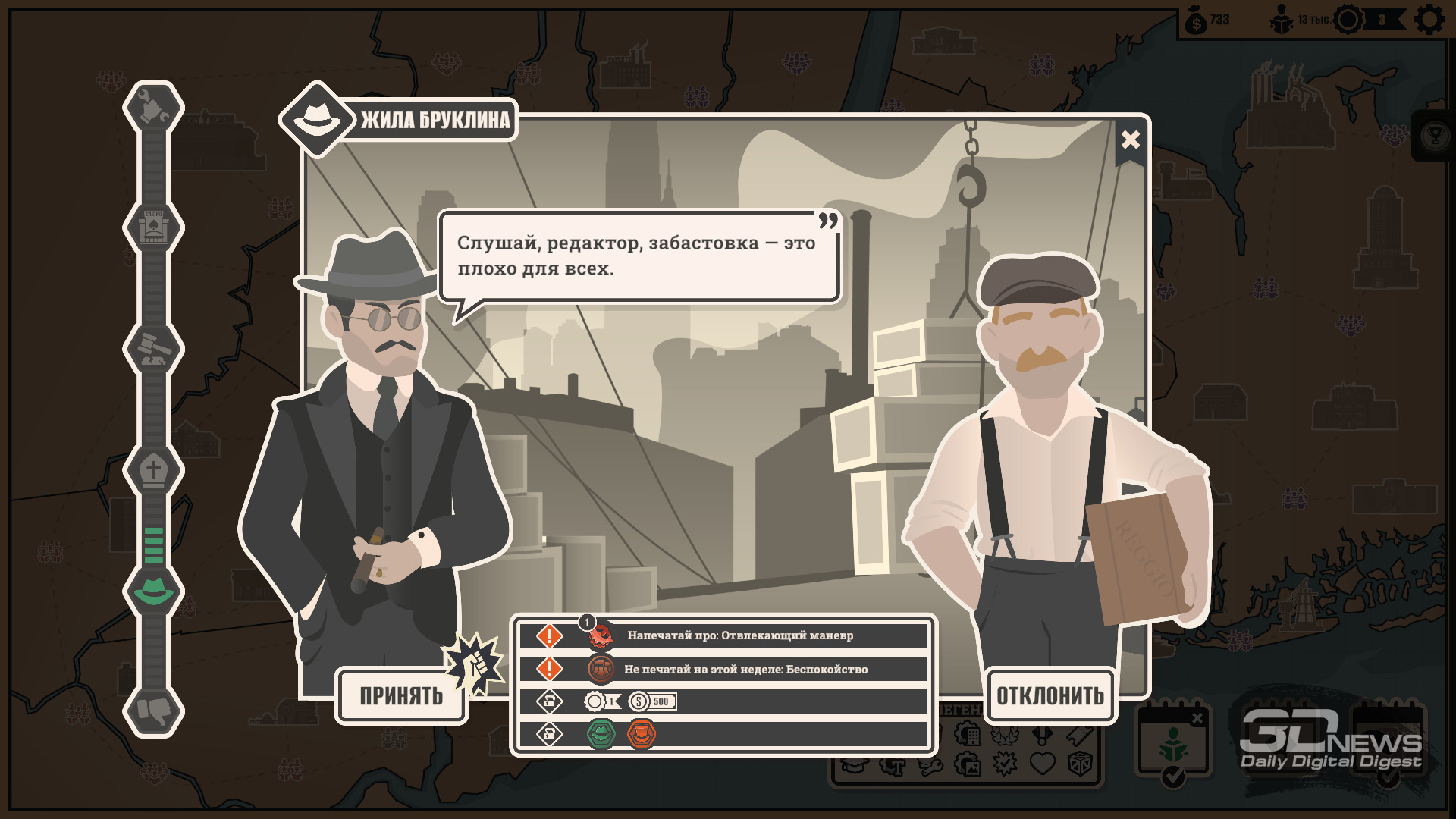Viewport: 1456px width, 819px height.
Task: Select the casino faction icon
Action: pos(153,227)
